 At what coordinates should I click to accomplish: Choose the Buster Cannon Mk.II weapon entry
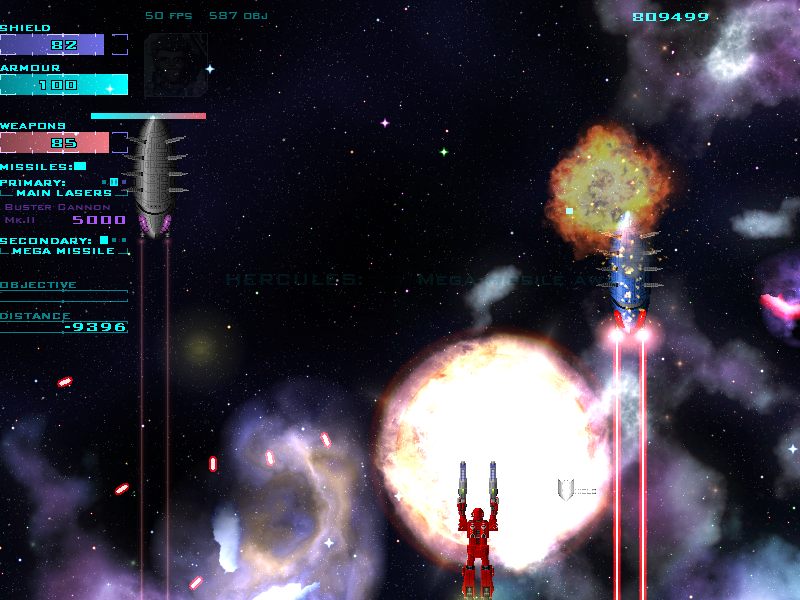[57, 213]
